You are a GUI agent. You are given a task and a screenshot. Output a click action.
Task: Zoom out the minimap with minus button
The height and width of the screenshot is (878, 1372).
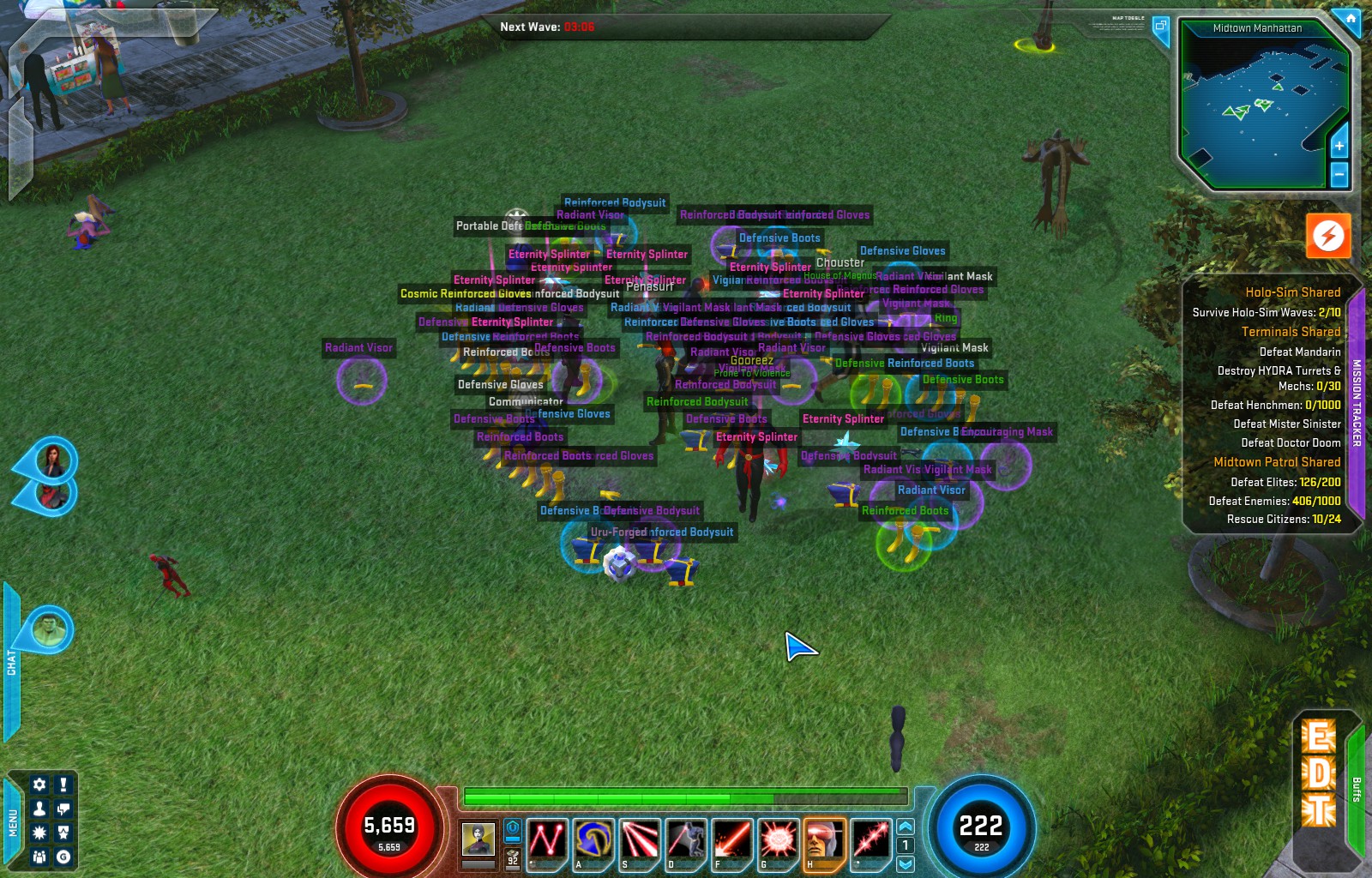coord(1339,174)
